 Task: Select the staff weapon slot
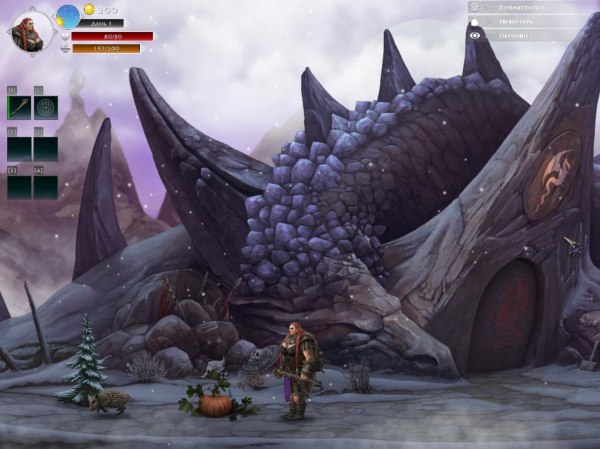click(19, 108)
